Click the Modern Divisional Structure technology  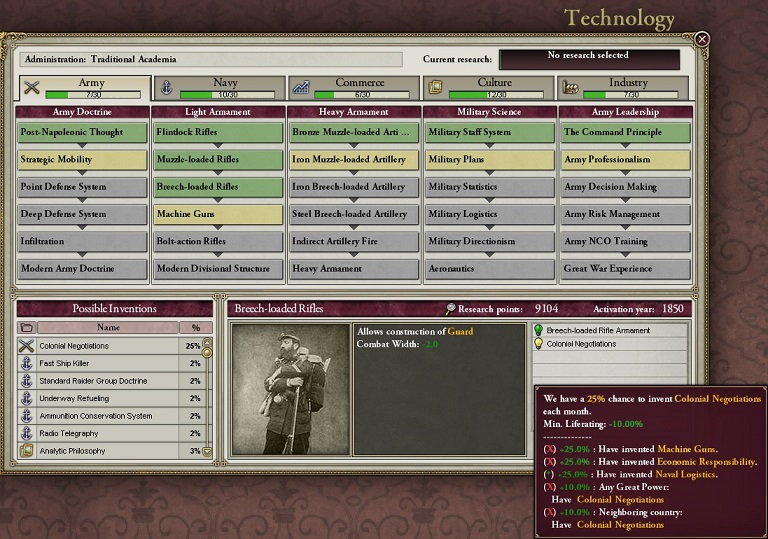[219, 269]
